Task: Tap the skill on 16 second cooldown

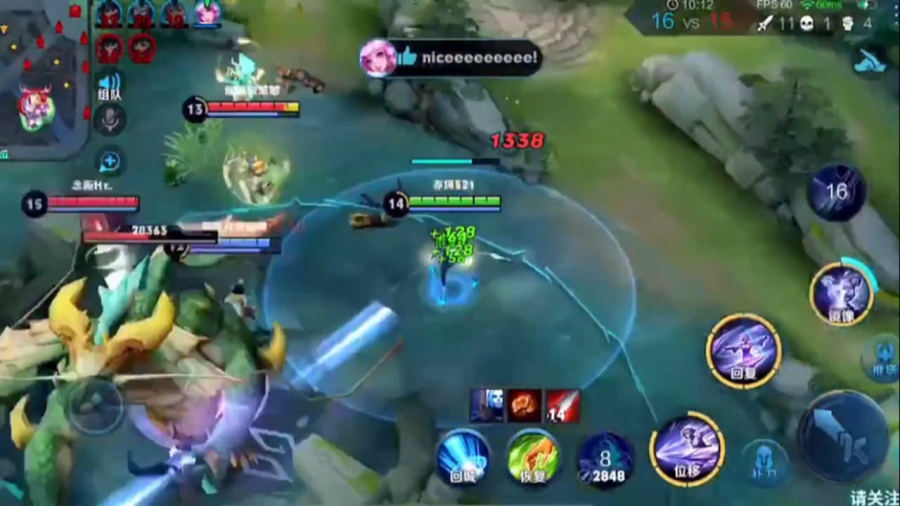Action: pos(837,192)
